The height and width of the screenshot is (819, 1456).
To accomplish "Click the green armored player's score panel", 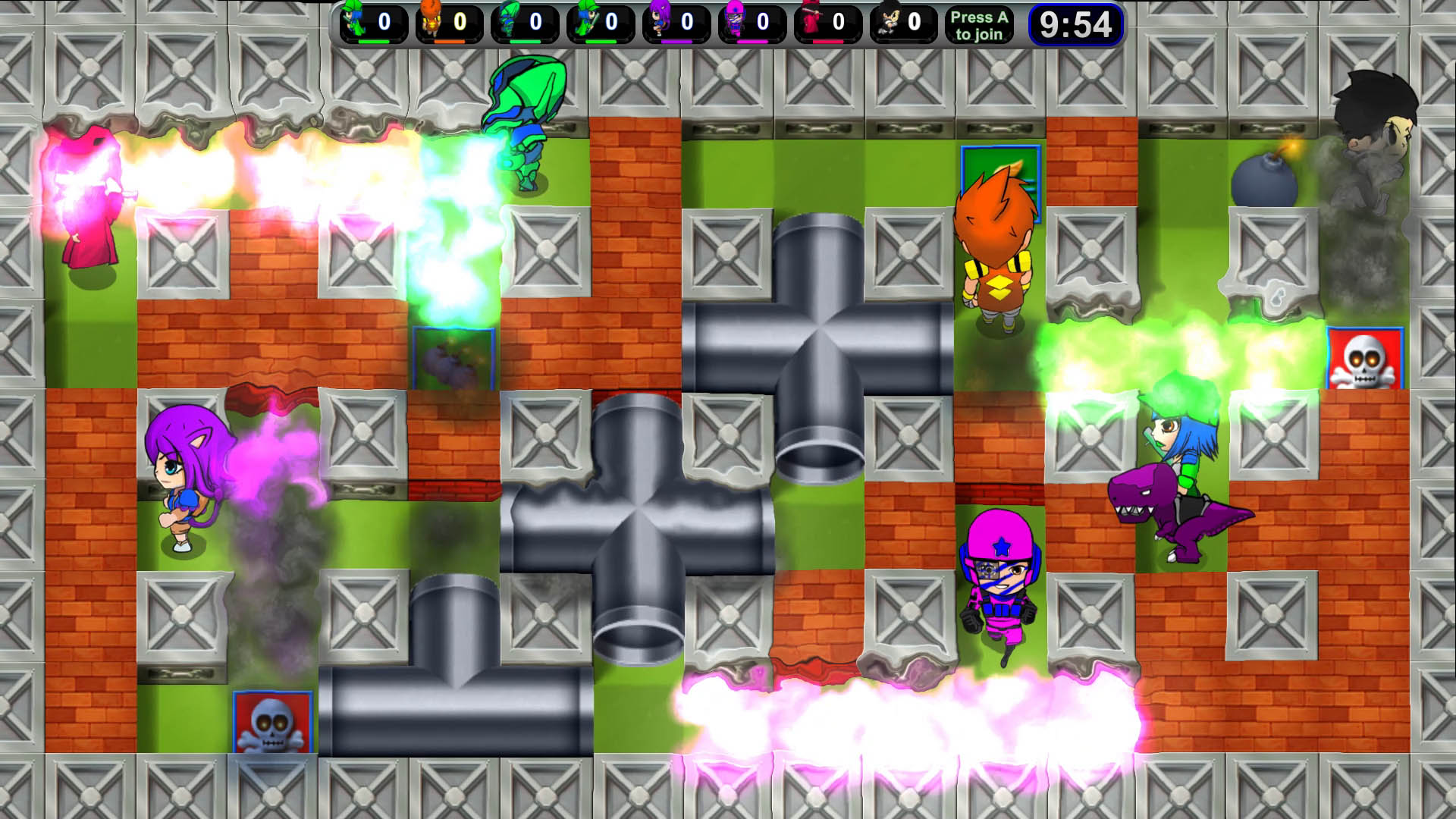I will point(525,24).
